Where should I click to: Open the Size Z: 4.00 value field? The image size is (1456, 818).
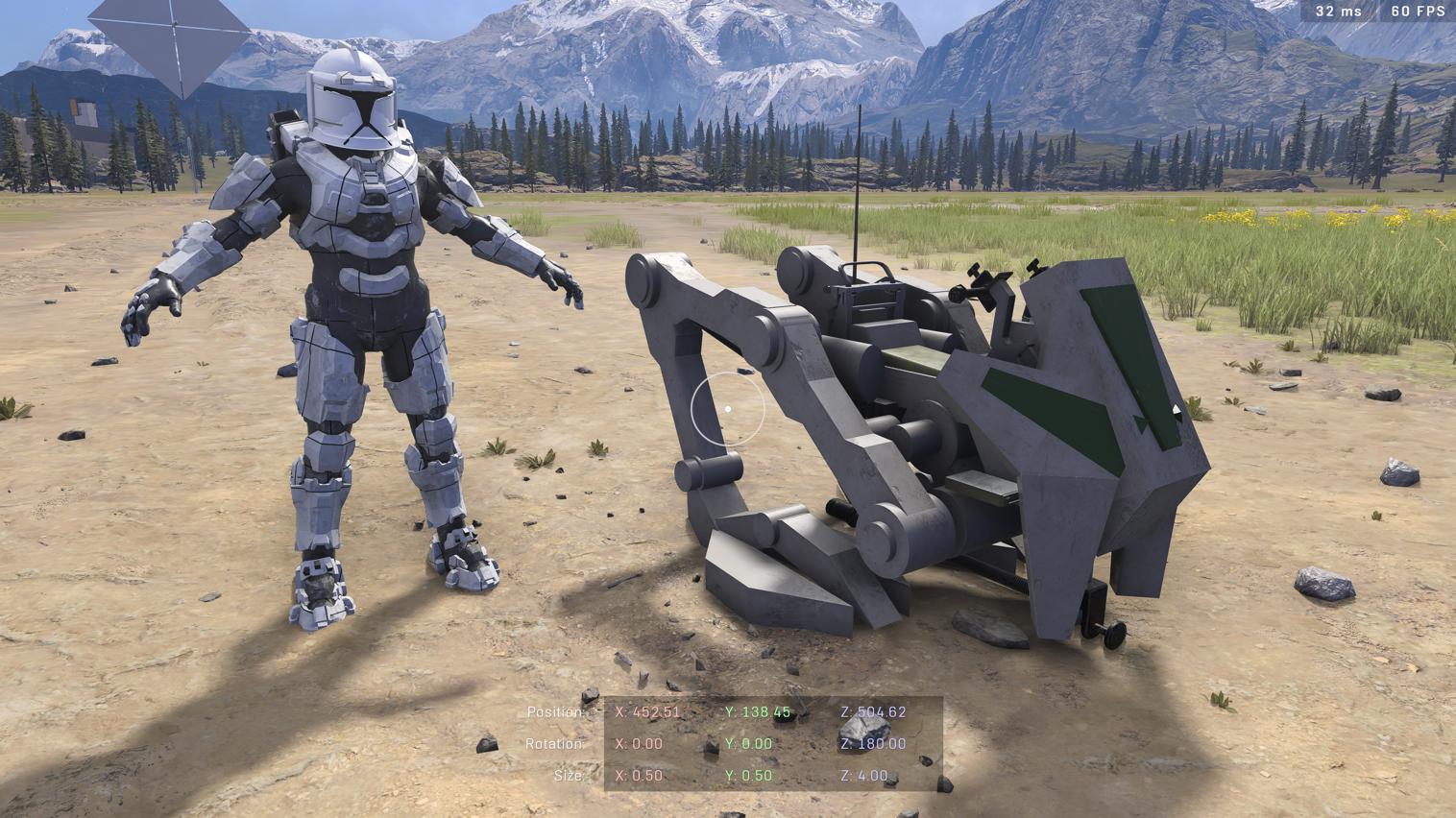pos(865,775)
